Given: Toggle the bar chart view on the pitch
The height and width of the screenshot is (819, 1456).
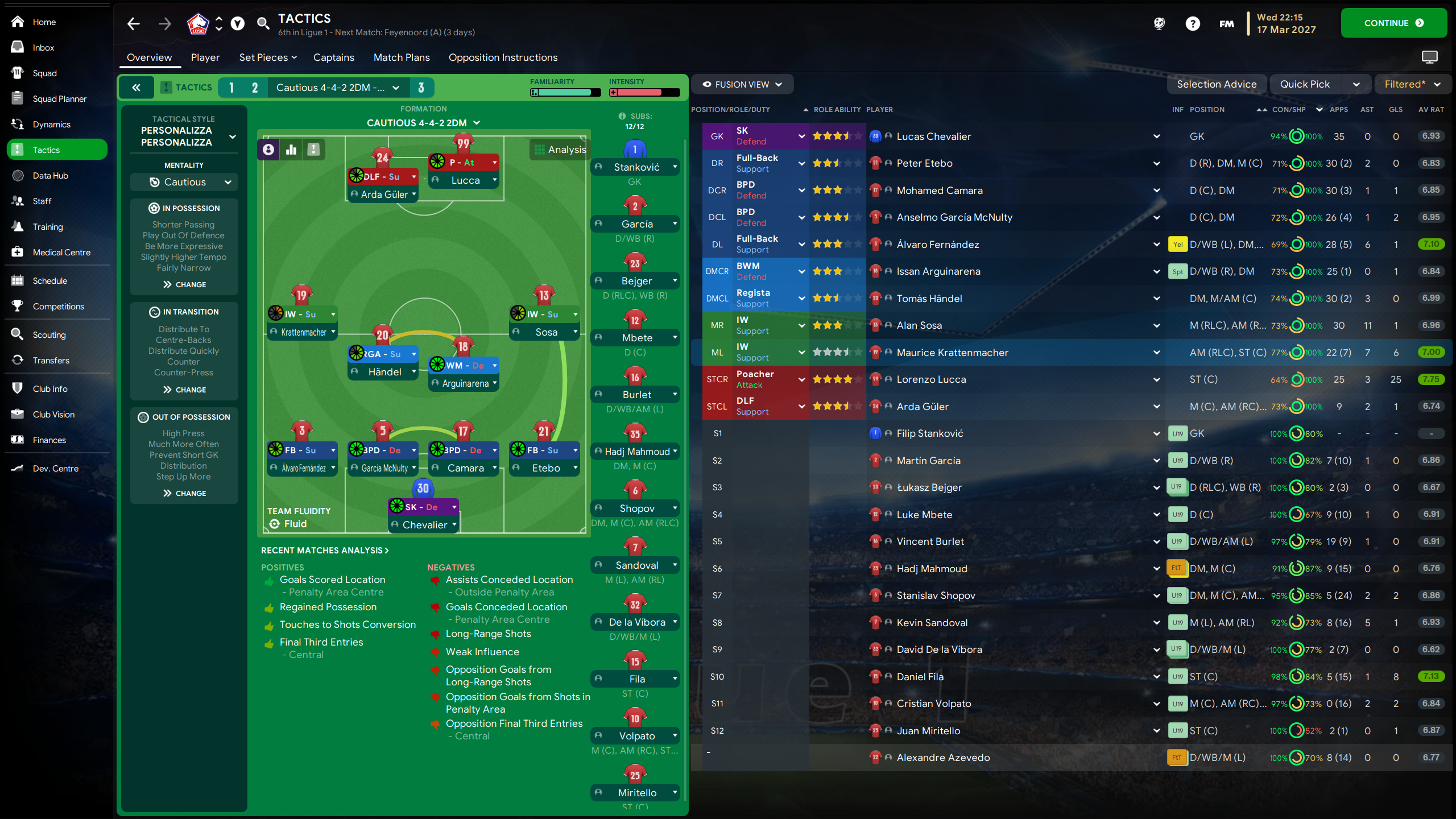Looking at the screenshot, I should (x=291, y=149).
